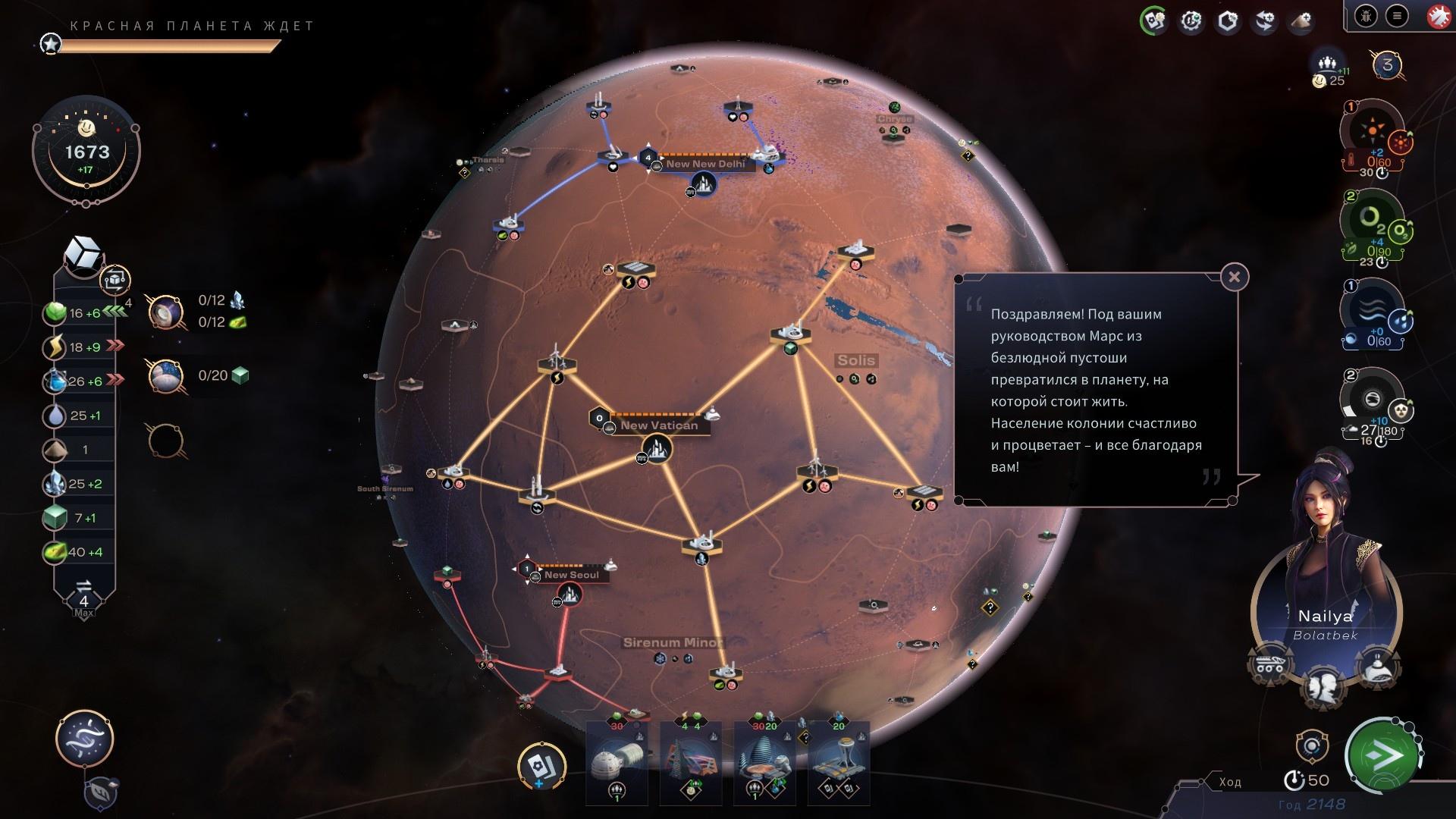Draw new project cards with plus button

tap(541, 766)
